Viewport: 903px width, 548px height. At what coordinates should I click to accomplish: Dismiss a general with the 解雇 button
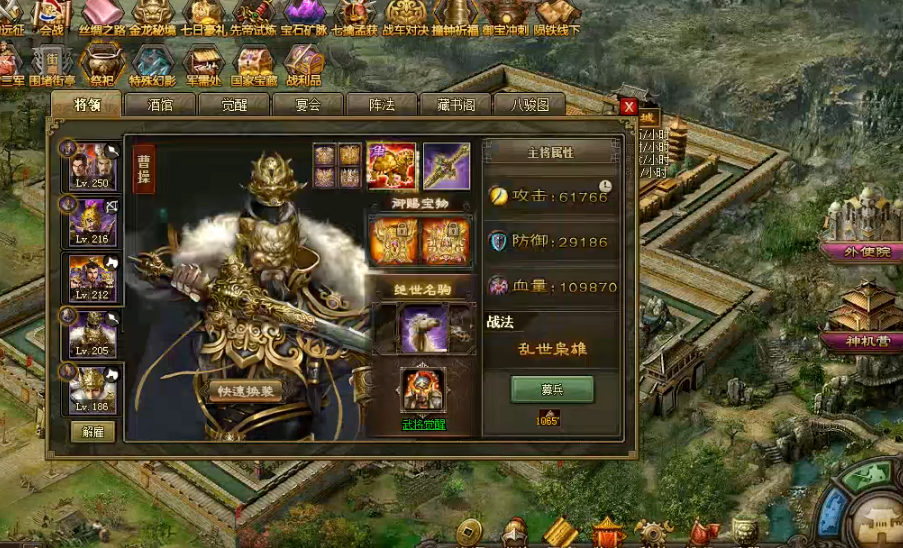pos(93,432)
